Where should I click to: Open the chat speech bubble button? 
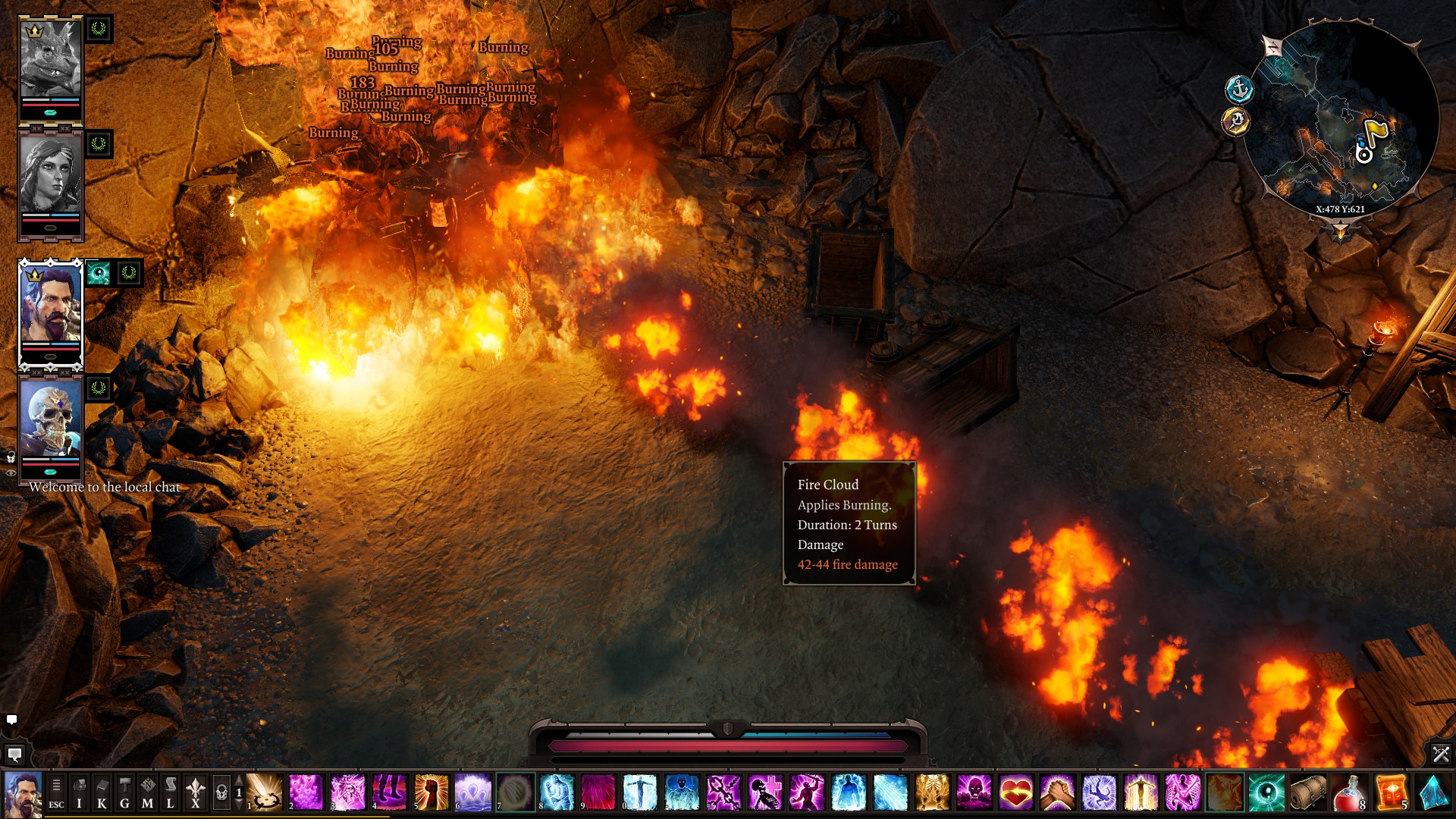tap(14, 755)
